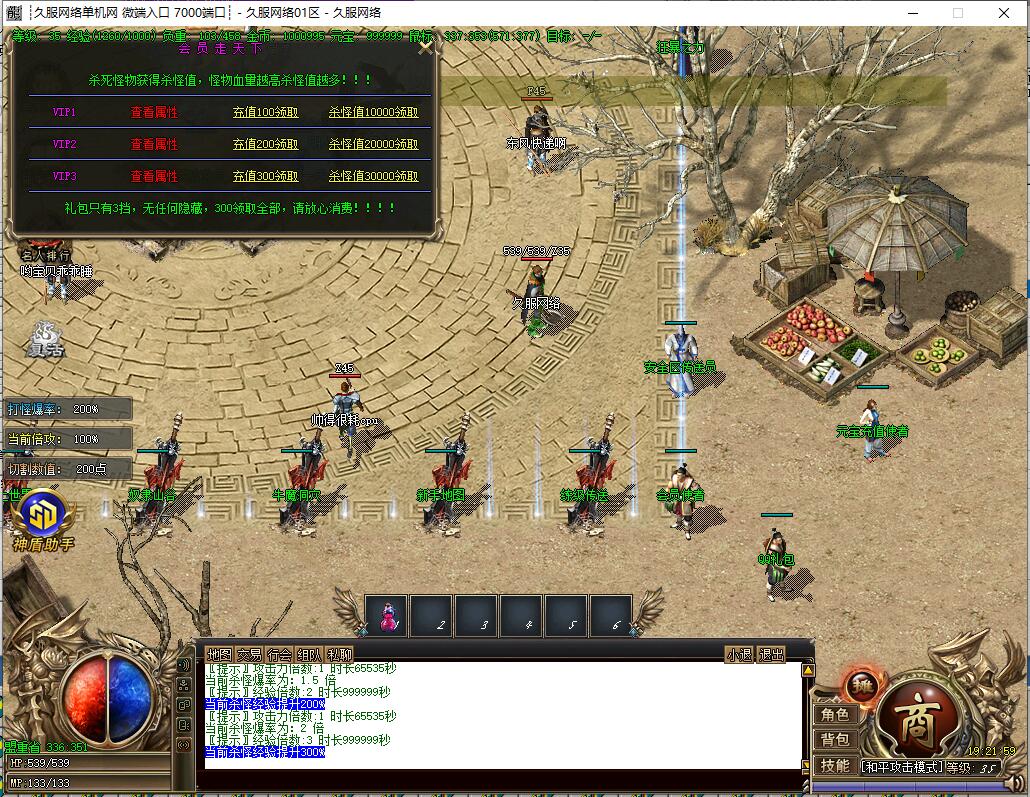The width and height of the screenshot is (1030, 797).
Task: Click the 小退 logout button
Action: tap(739, 655)
